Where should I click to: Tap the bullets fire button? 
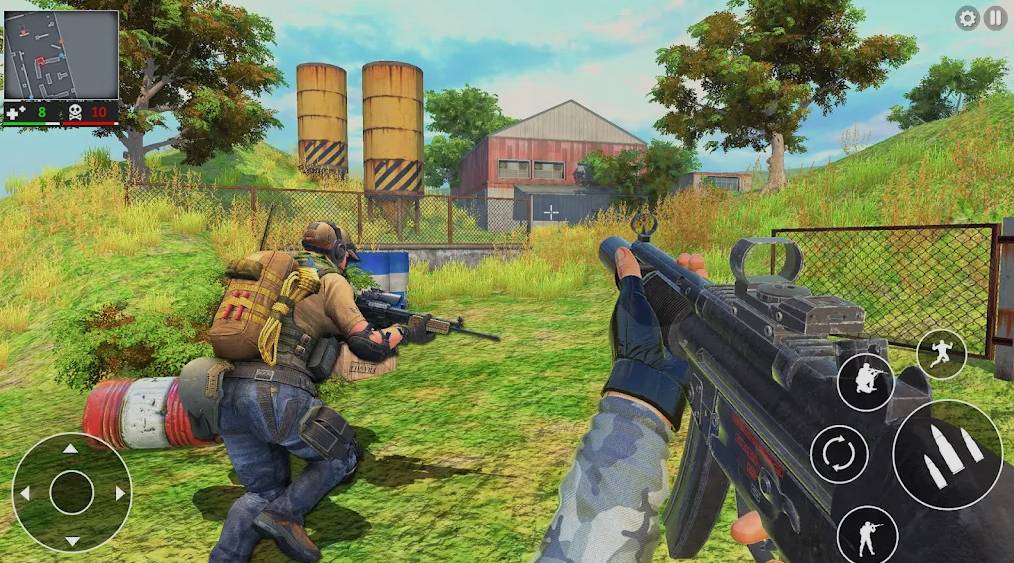947,454
